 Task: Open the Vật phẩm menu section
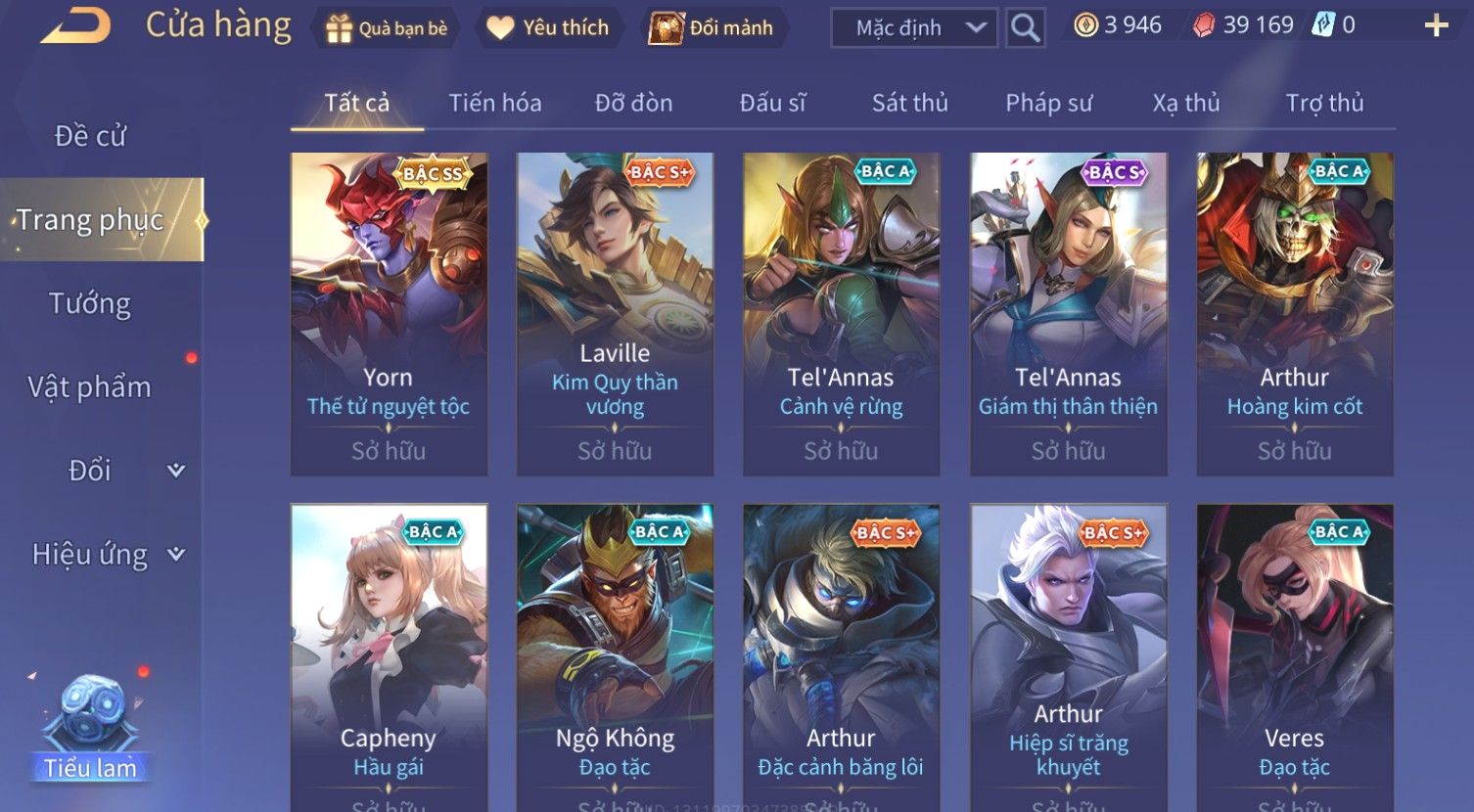[x=90, y=387]
